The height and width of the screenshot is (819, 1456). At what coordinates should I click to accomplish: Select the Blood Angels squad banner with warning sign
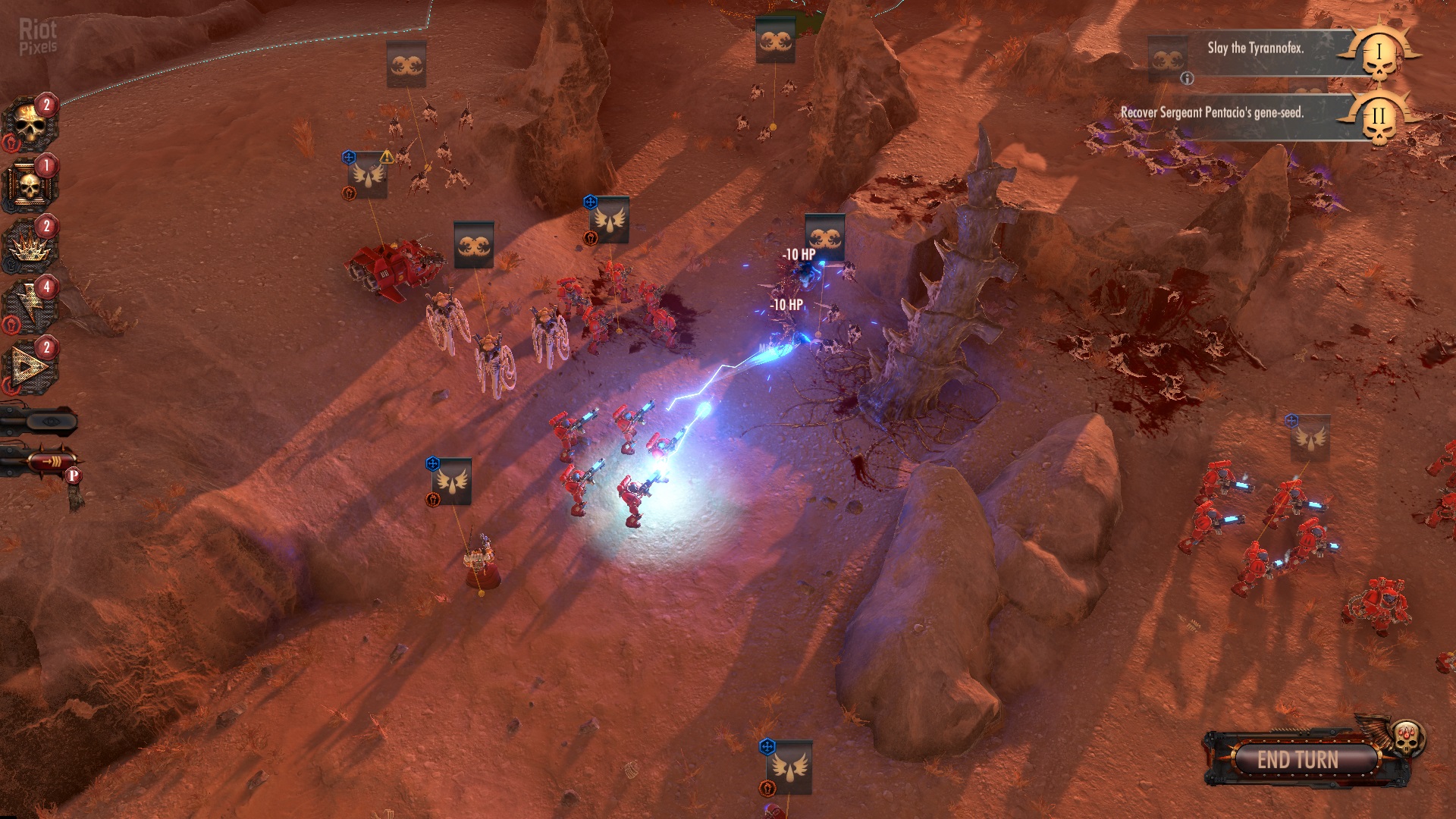pos(368,175)
